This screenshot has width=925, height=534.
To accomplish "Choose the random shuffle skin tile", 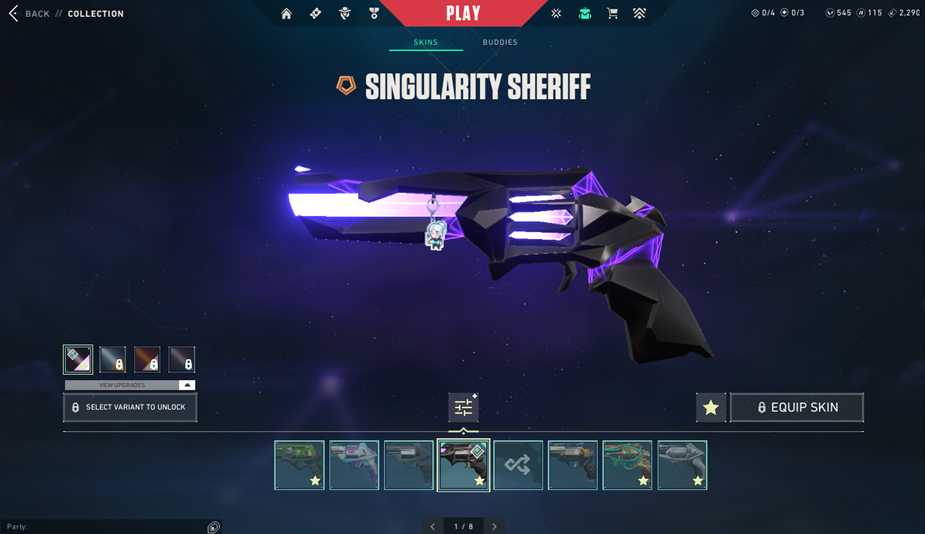I will coord(518,465).
